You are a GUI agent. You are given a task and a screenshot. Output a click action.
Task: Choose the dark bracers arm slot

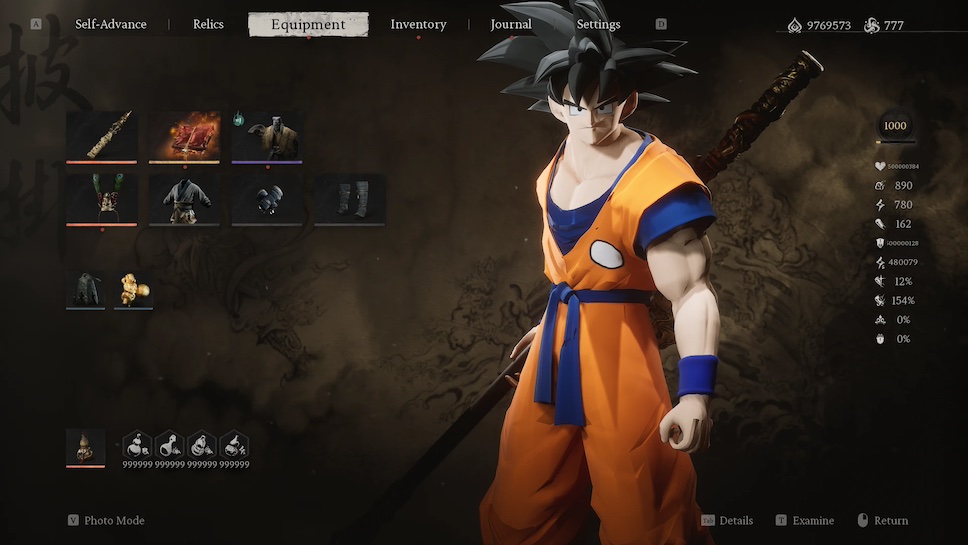click(x=267, y=200)
